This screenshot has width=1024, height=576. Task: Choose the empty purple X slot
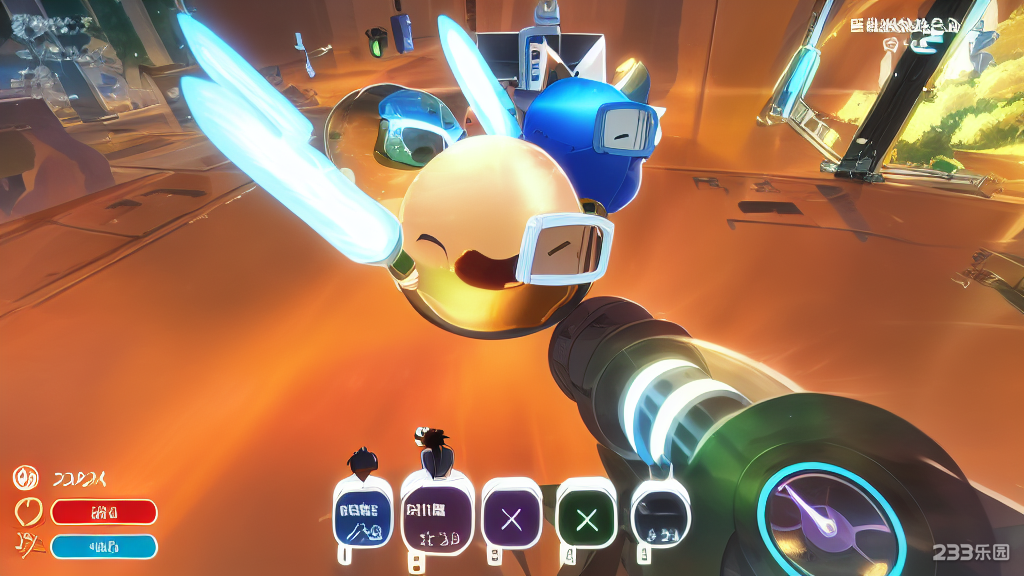click(511, 518)
